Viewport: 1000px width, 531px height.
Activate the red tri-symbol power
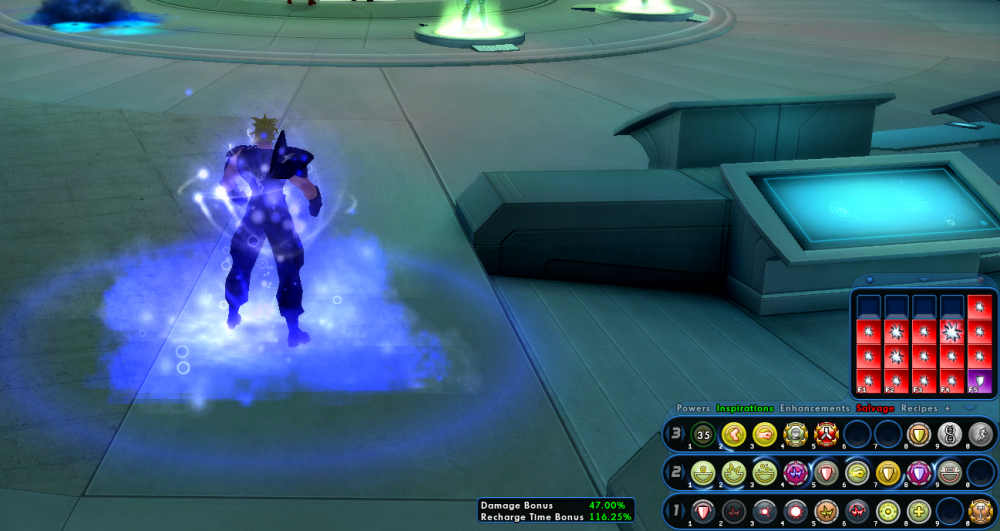pyautogui.click(x=826, y=434)
